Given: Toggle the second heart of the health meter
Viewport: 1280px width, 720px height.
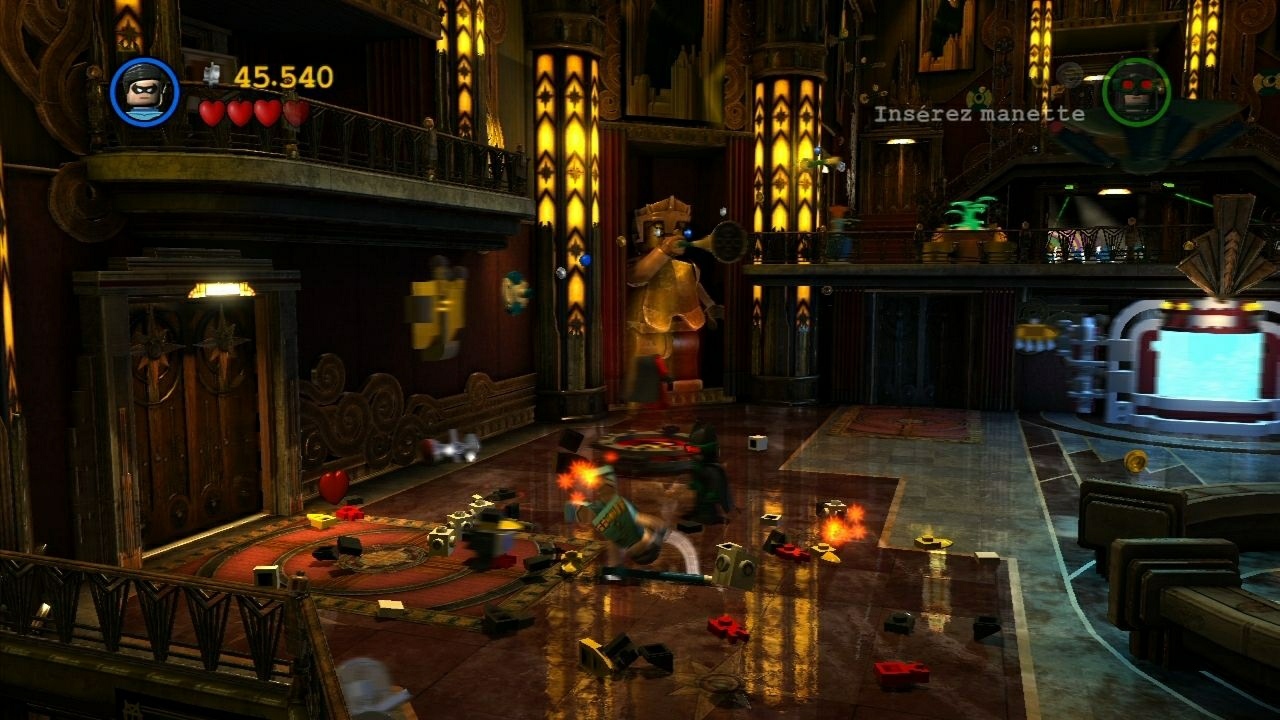Looking at the screenshot, I should coord(242,113).
